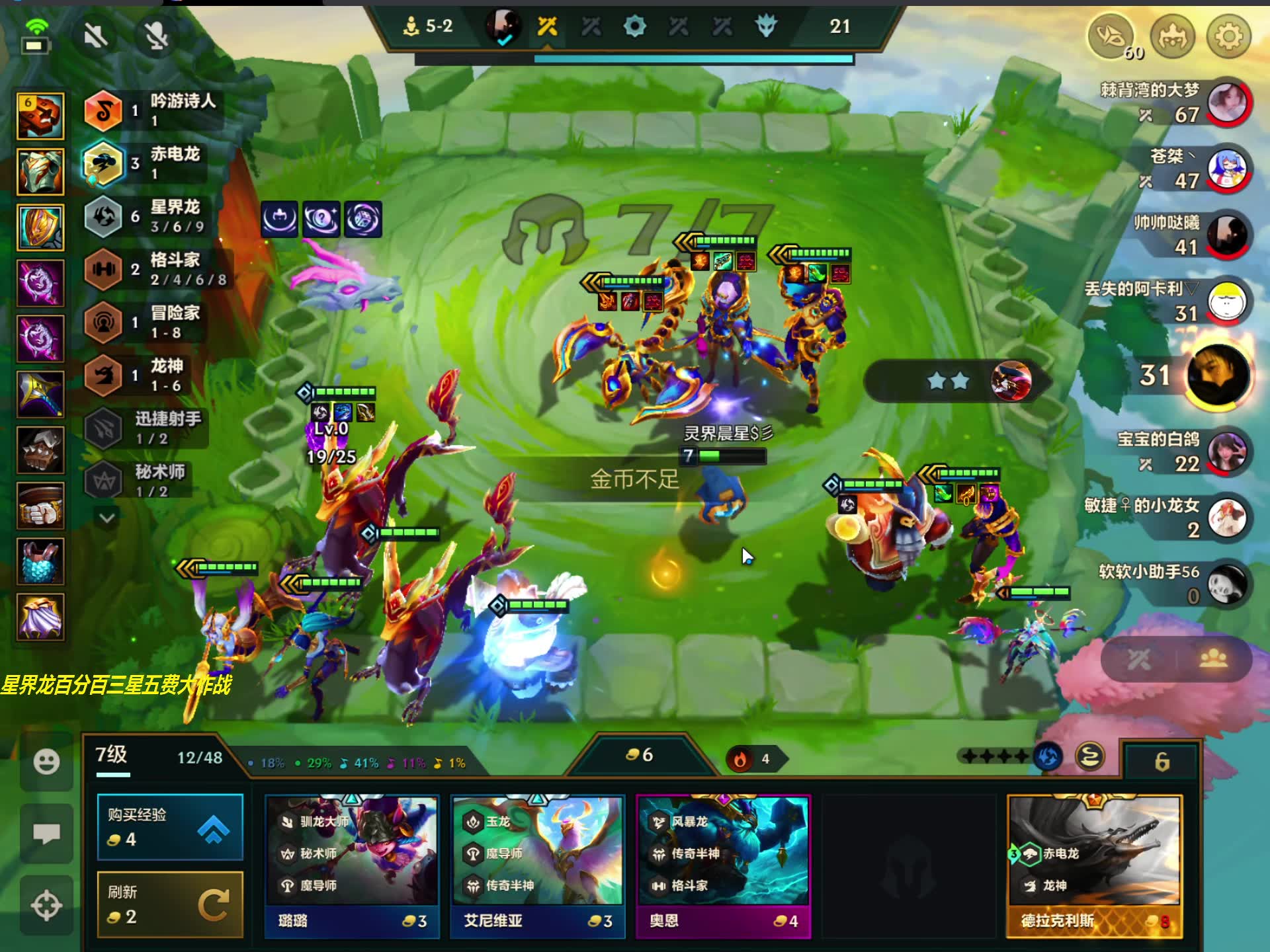View player 棘背湾的大梦 board

tap(1227, 103)
